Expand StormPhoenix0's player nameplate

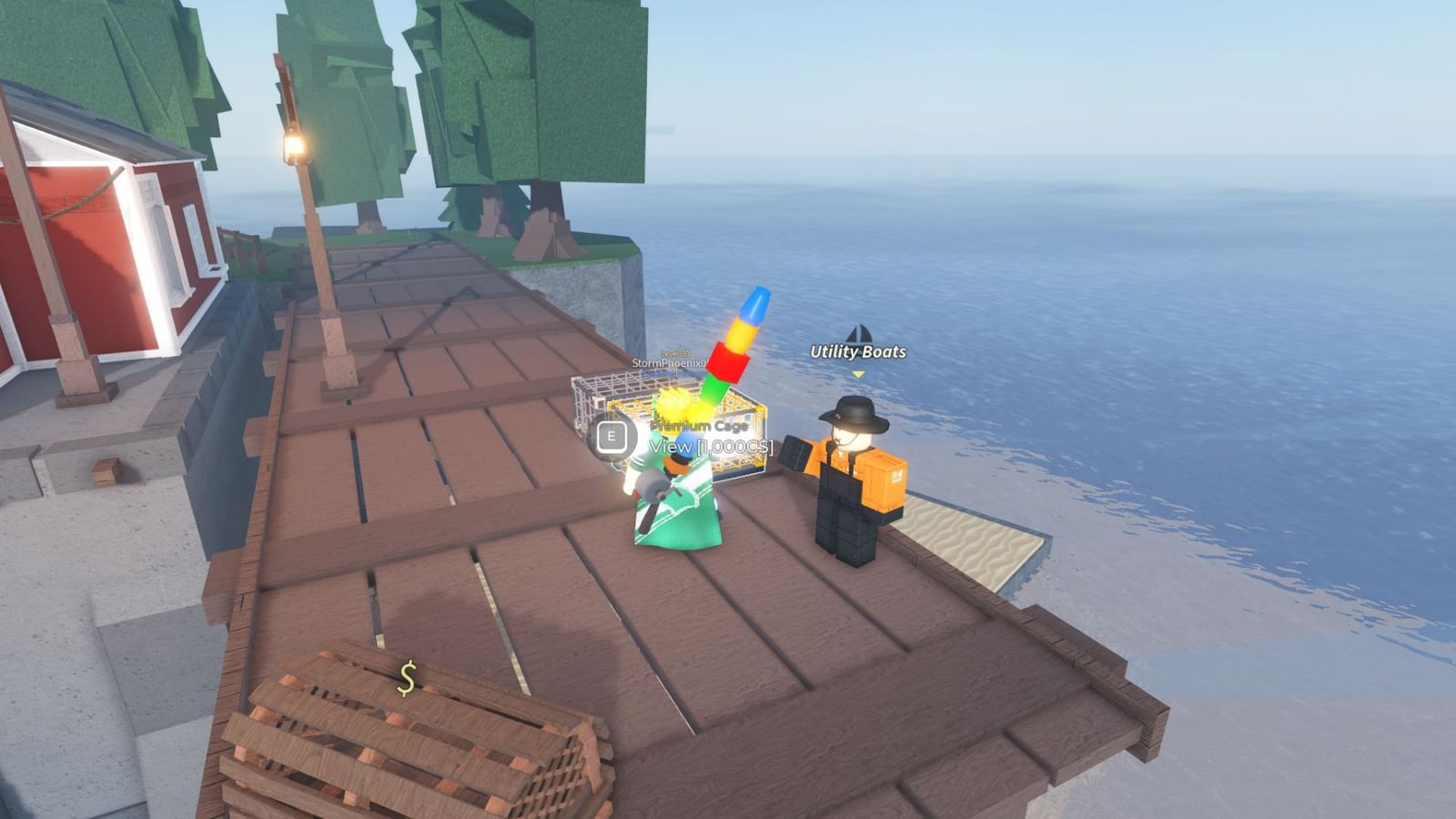671,362
